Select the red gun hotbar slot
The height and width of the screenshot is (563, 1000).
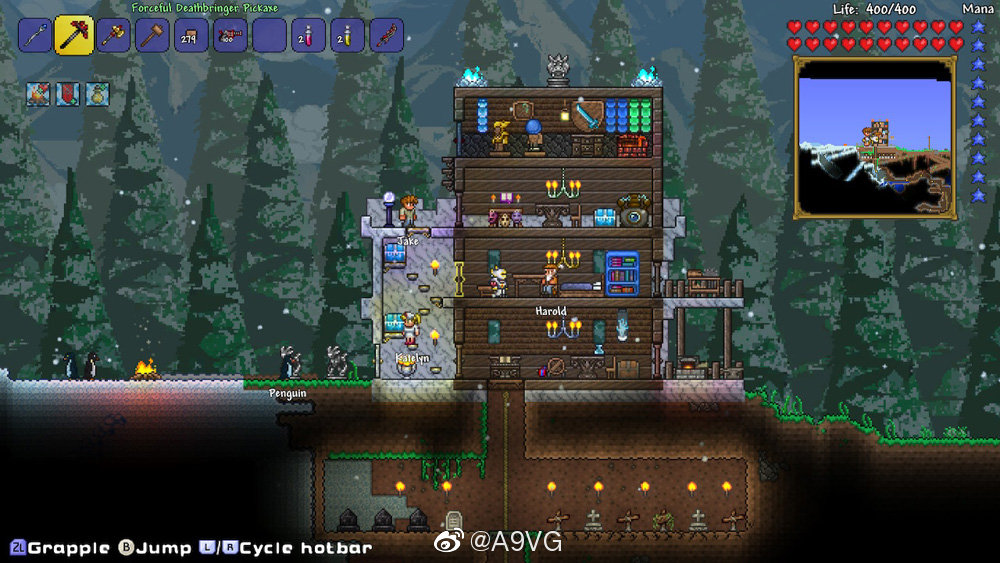click(230, 36)
